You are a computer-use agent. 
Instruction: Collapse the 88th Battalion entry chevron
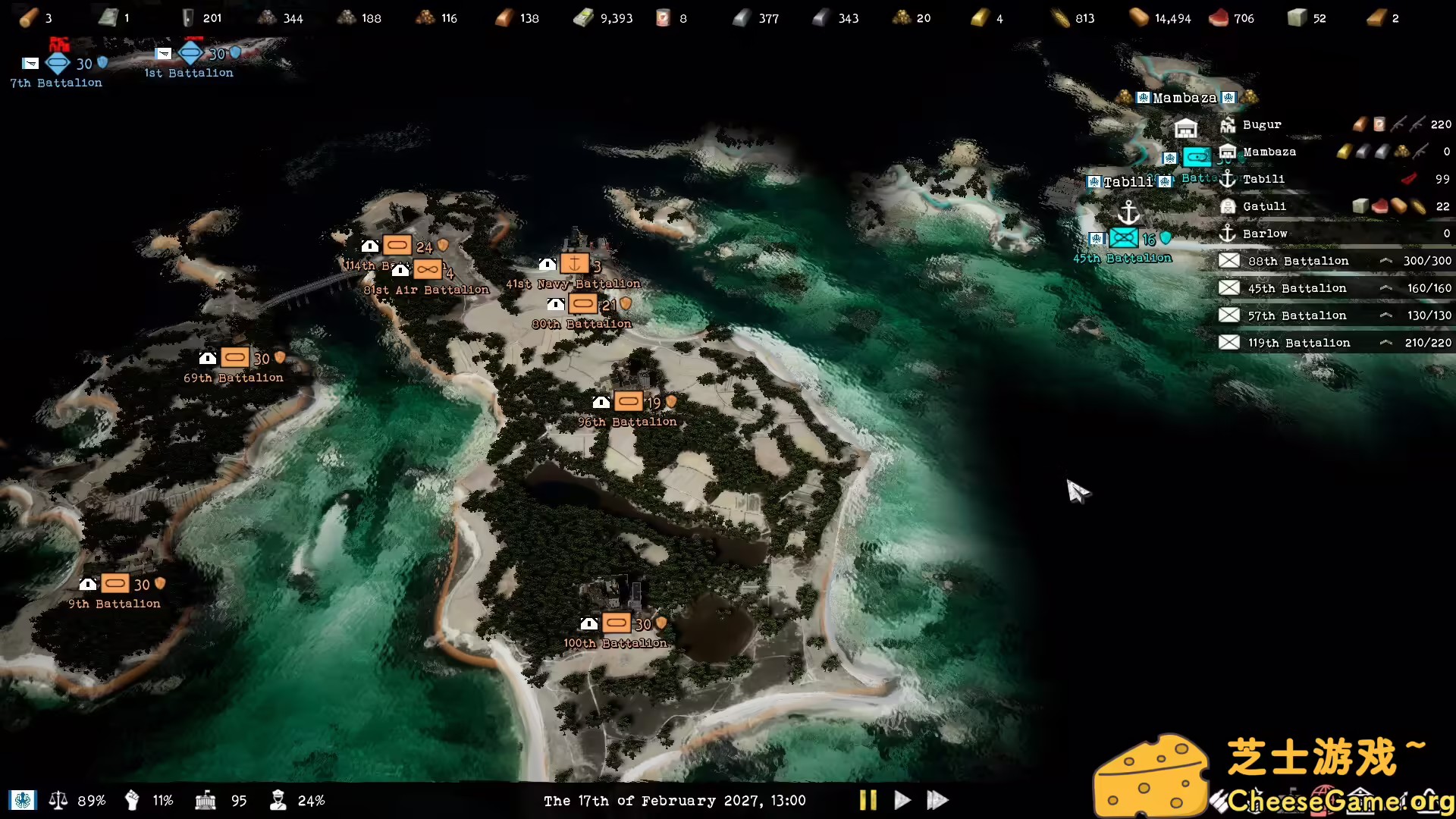(x=1386, y=260)
